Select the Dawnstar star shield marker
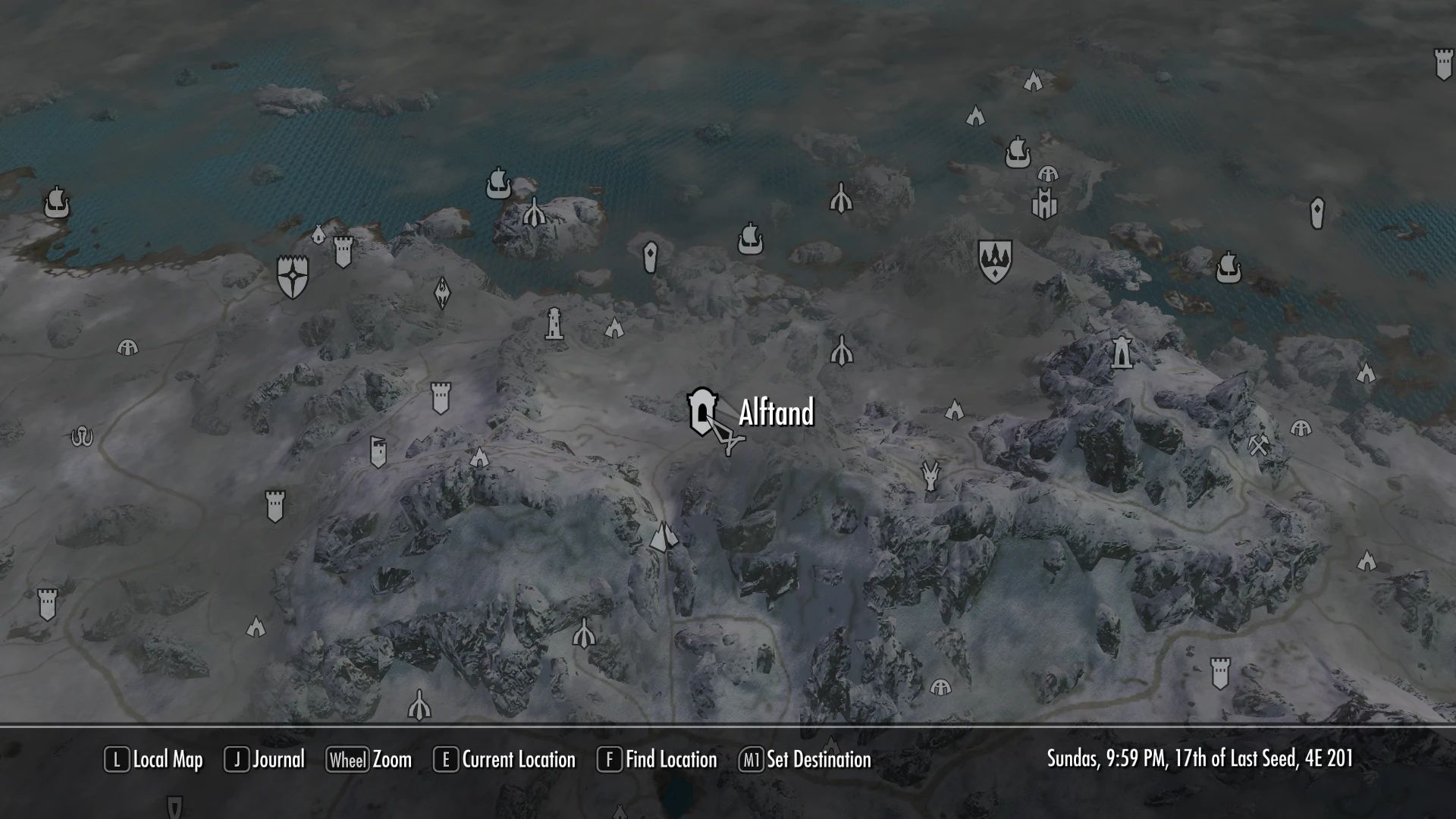Image resolution: width=1456 pixels, height=819 pixels. (293, 276)
